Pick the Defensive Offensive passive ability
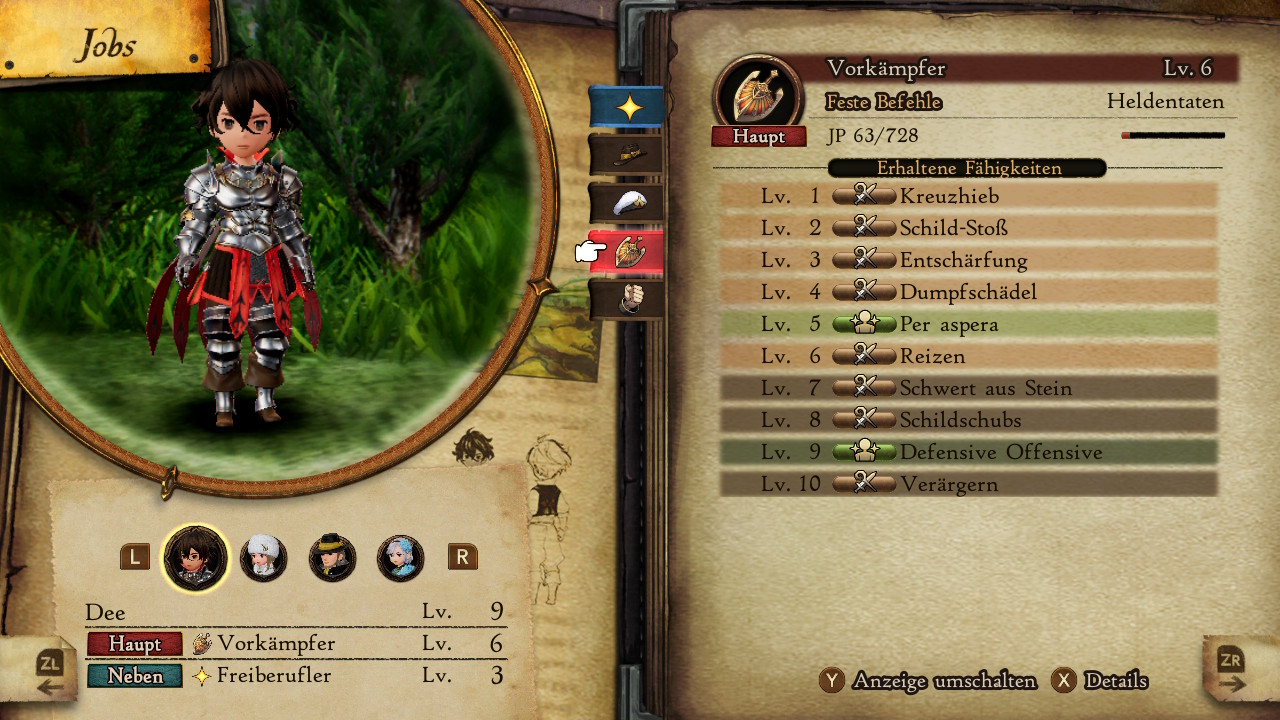Viewport: 1280px width, 720px height. coord(968,452)
